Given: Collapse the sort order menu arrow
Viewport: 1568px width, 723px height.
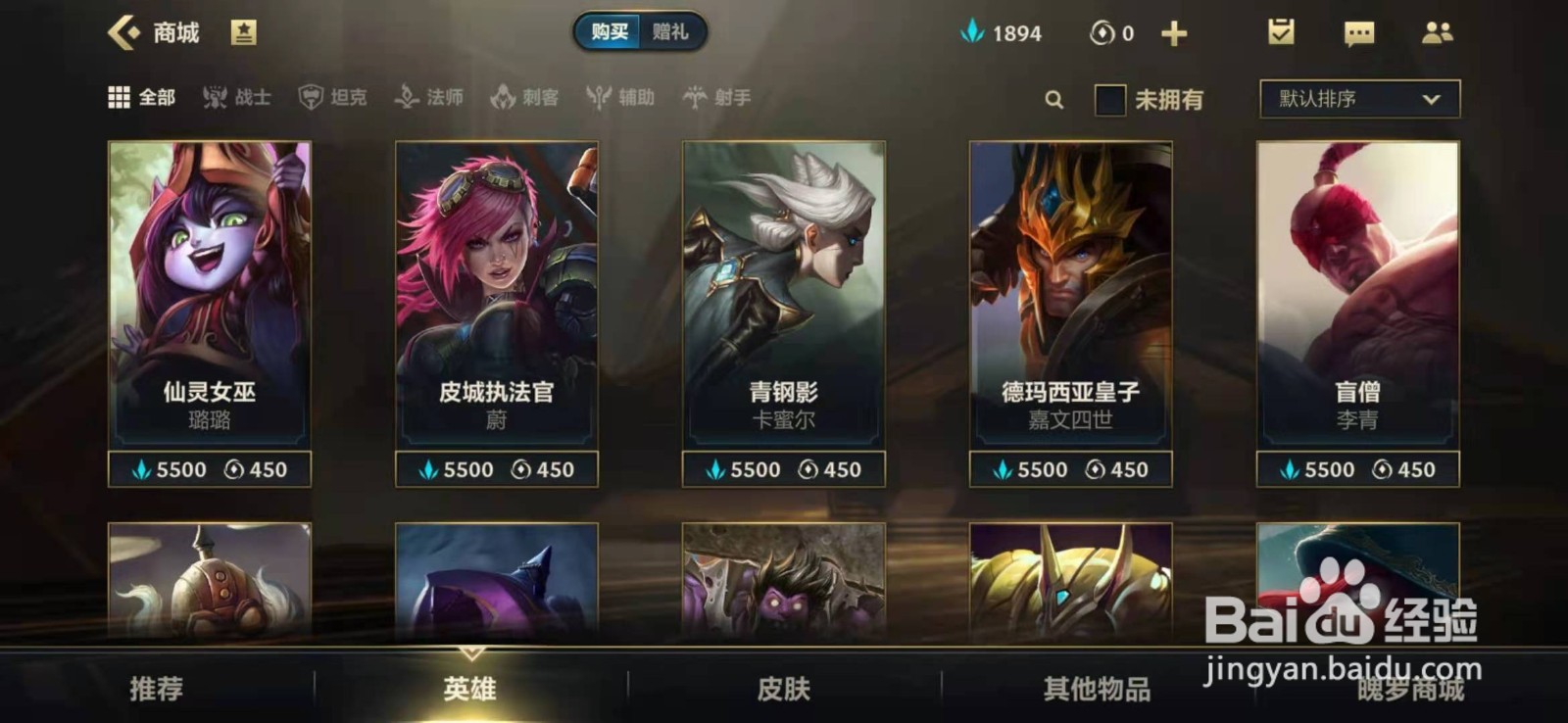Looking at the screenshot, I should coord(1432,98).
